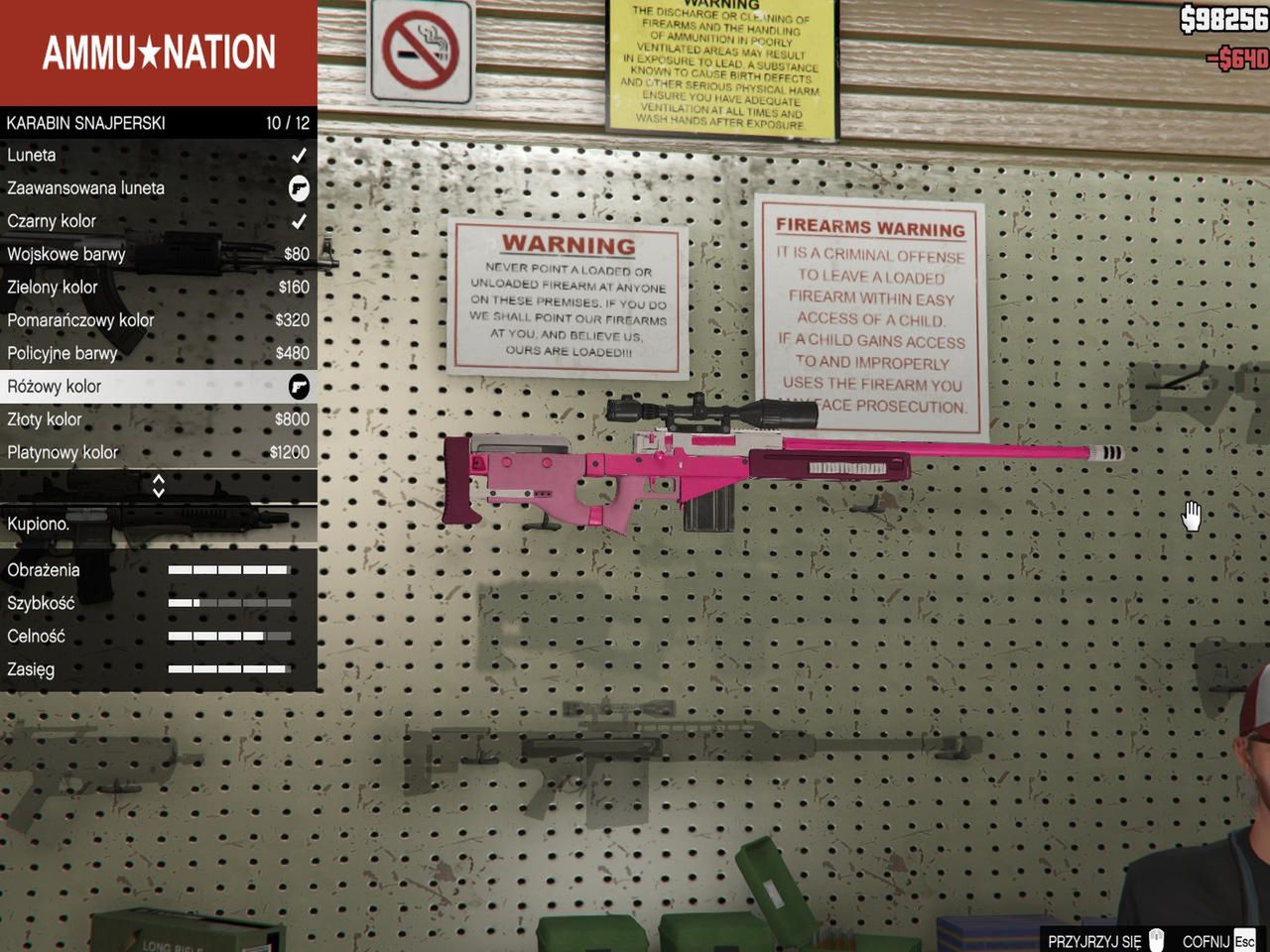This screenshot has width=1270, height=952.
Task: Click the Esc key badge next to "COFNIJ"
Action: click(1242, 939)
